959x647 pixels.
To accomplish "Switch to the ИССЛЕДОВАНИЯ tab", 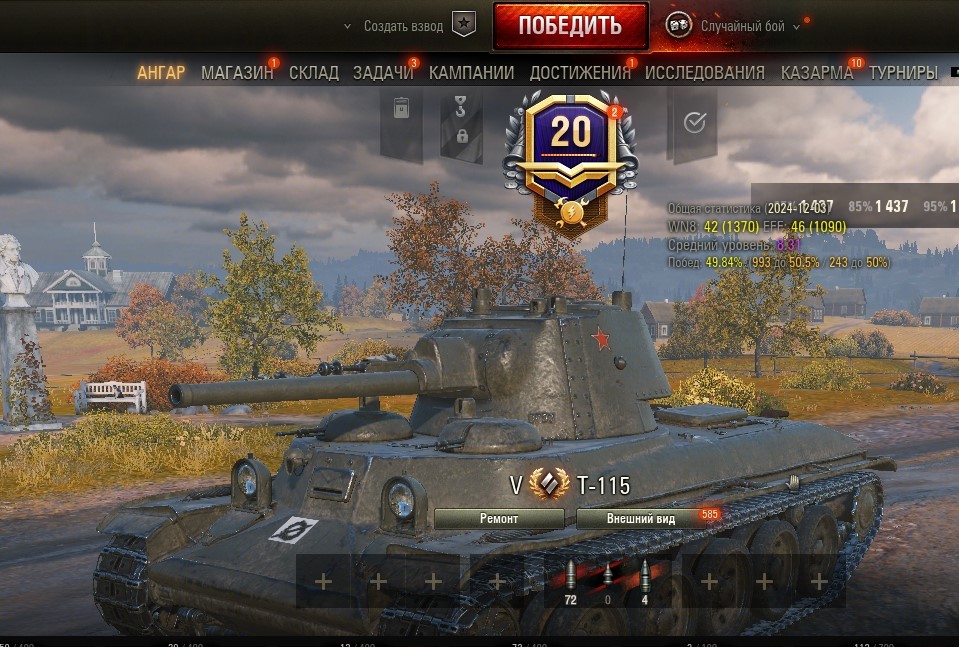I will (x=705, y=73).
